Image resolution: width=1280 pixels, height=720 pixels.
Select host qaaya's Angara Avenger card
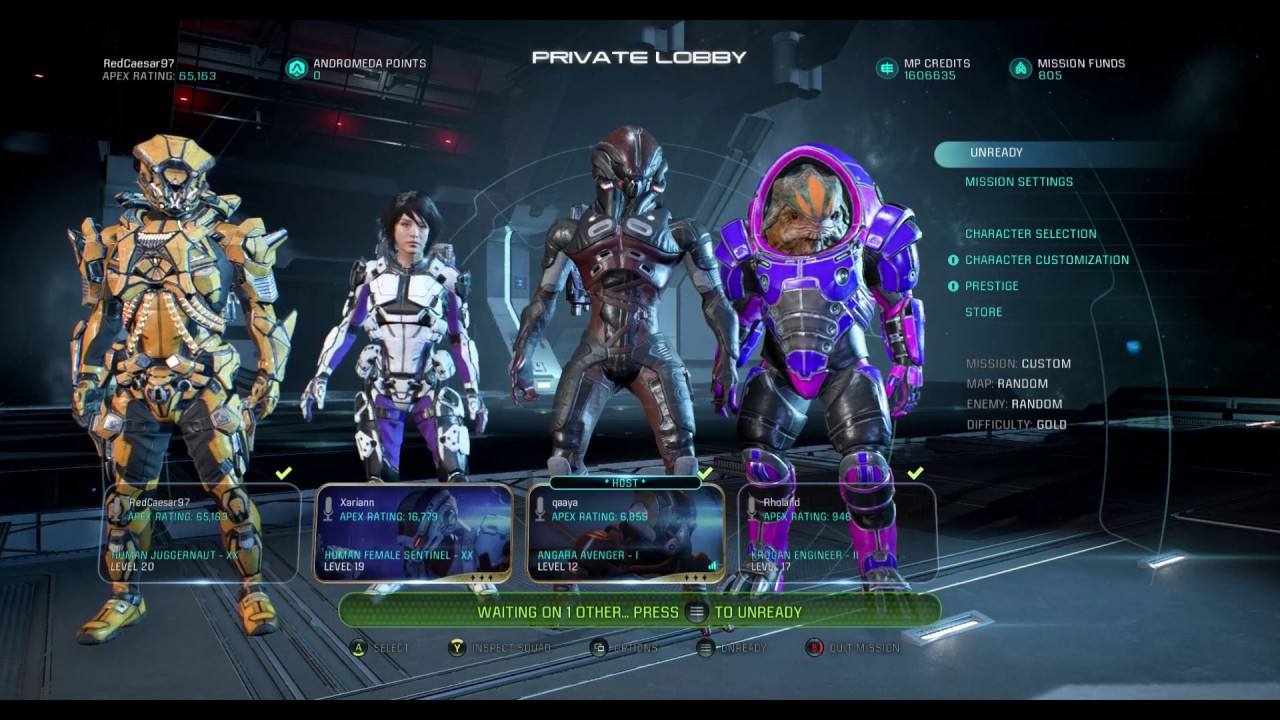point(626,533)
